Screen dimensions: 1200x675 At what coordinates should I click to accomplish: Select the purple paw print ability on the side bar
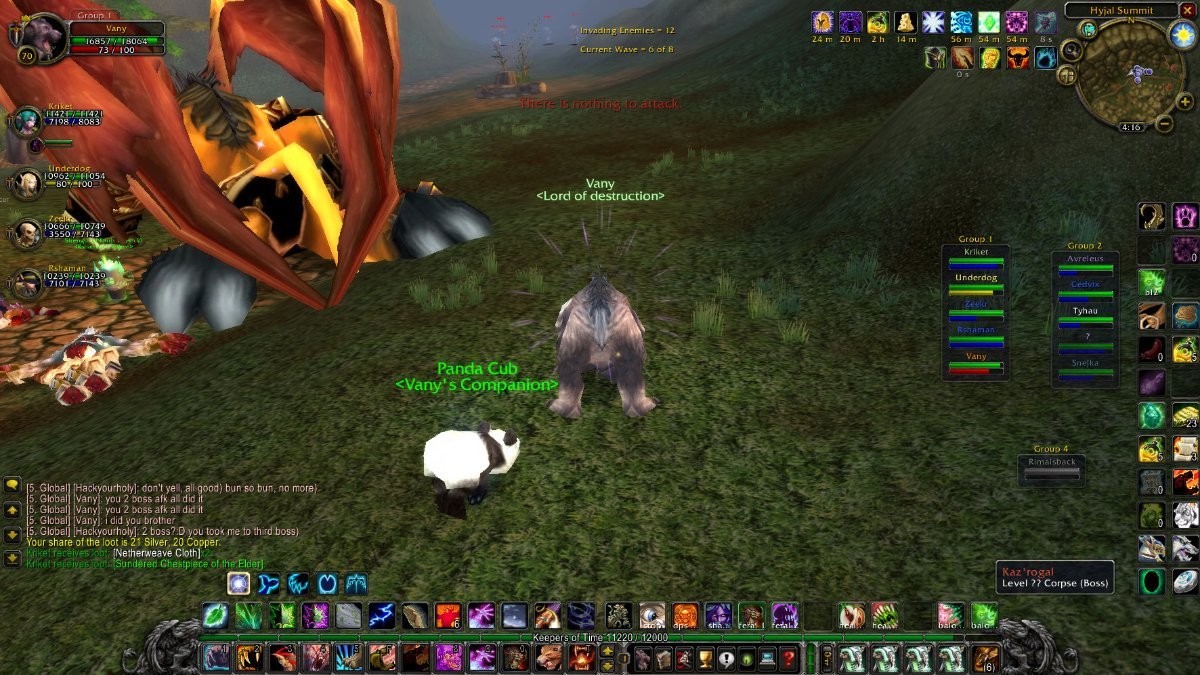1185,216
